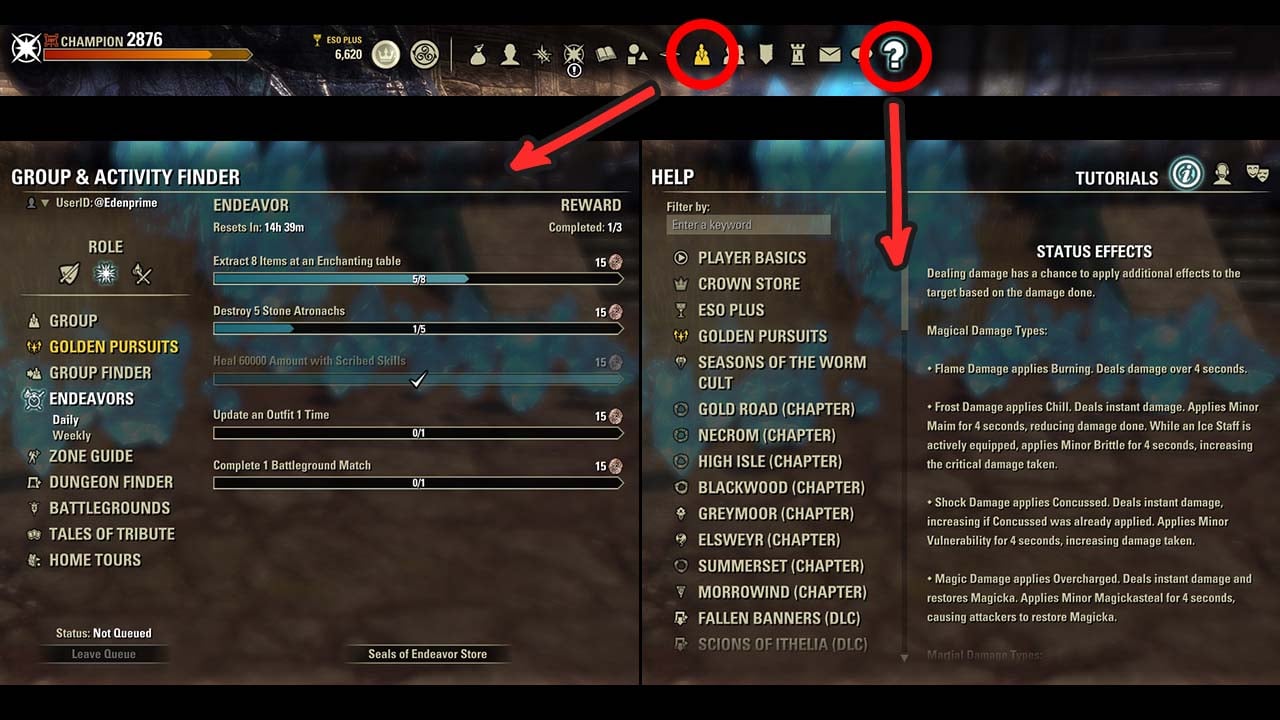Open the Group Finder entry
This screenshot has height=720, width=1280.
click(x=100, y=373)
